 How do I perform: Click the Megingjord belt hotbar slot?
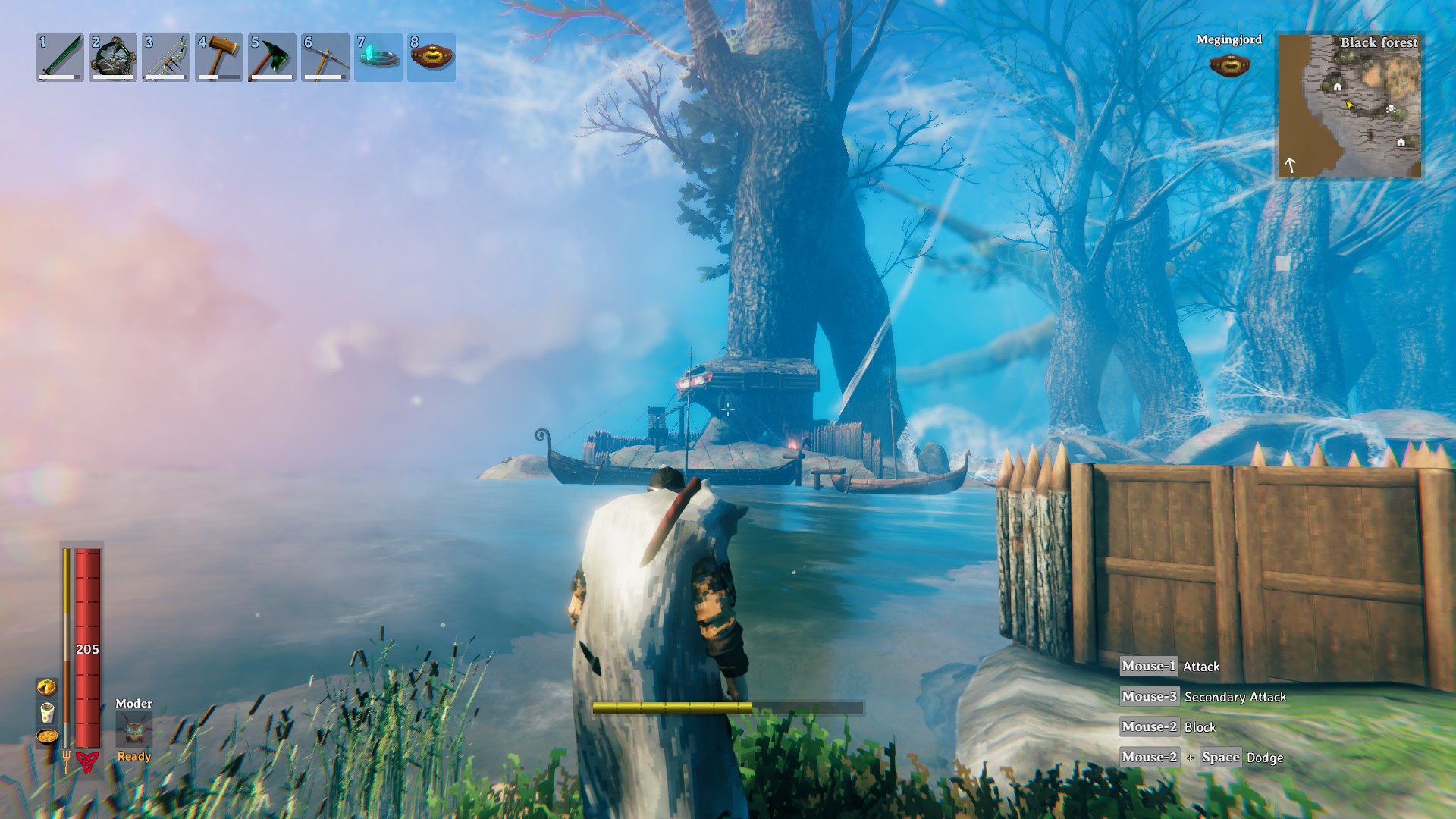tap(431, 58)
